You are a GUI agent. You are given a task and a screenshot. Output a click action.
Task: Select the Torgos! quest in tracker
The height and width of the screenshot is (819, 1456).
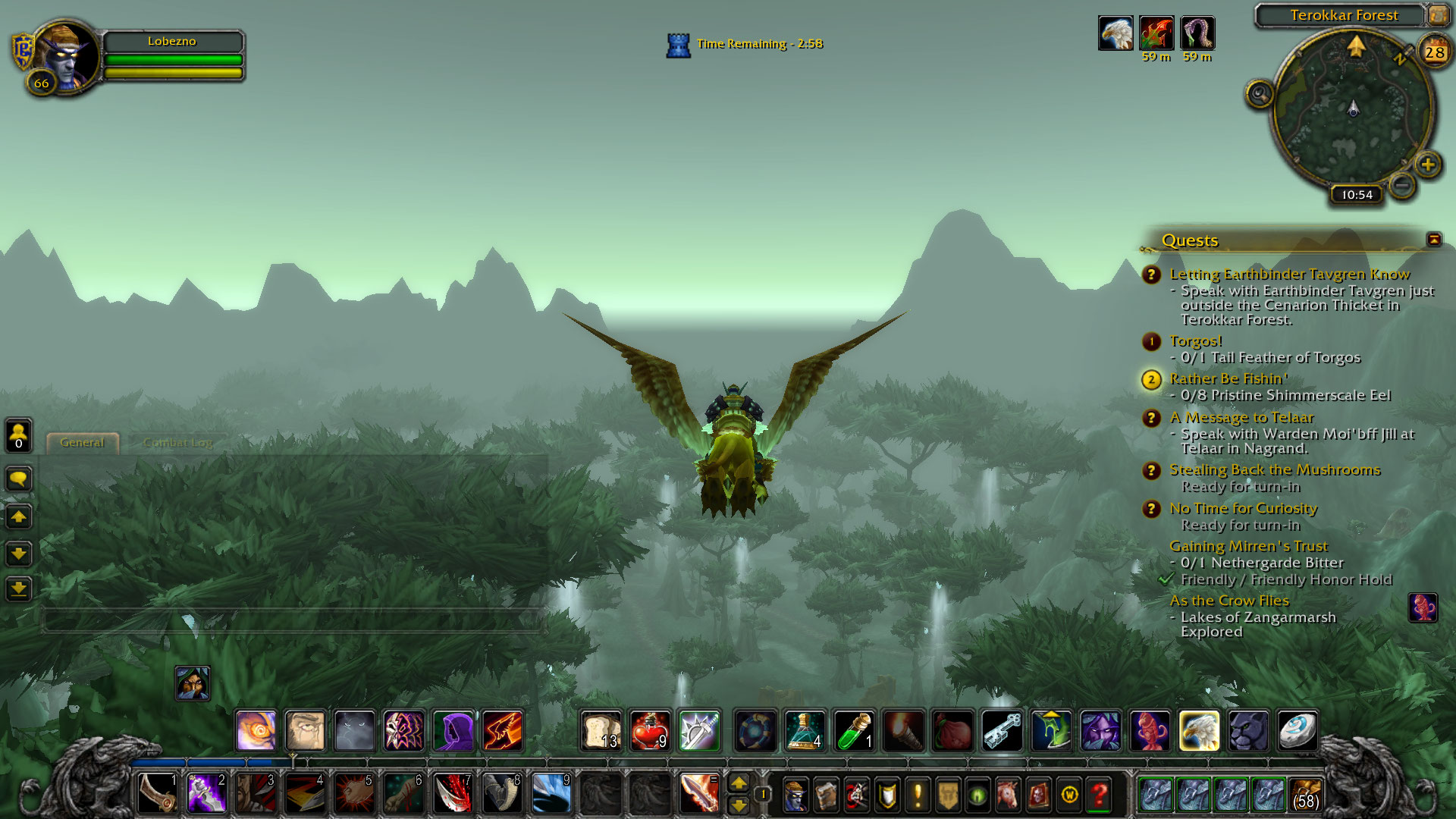click(x=1195, y=341)
